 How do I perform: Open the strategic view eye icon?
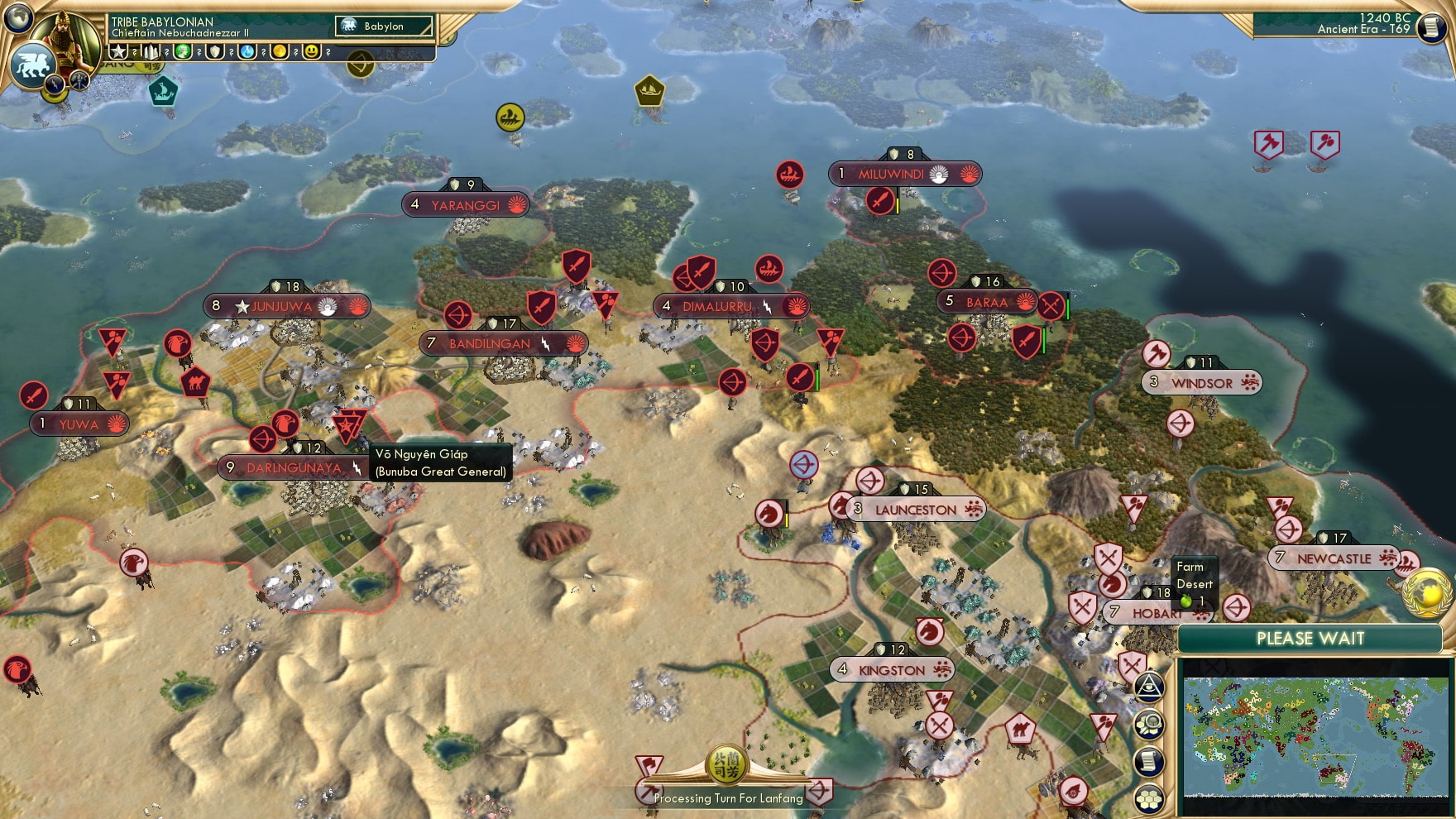click(x=1149, y=687)
